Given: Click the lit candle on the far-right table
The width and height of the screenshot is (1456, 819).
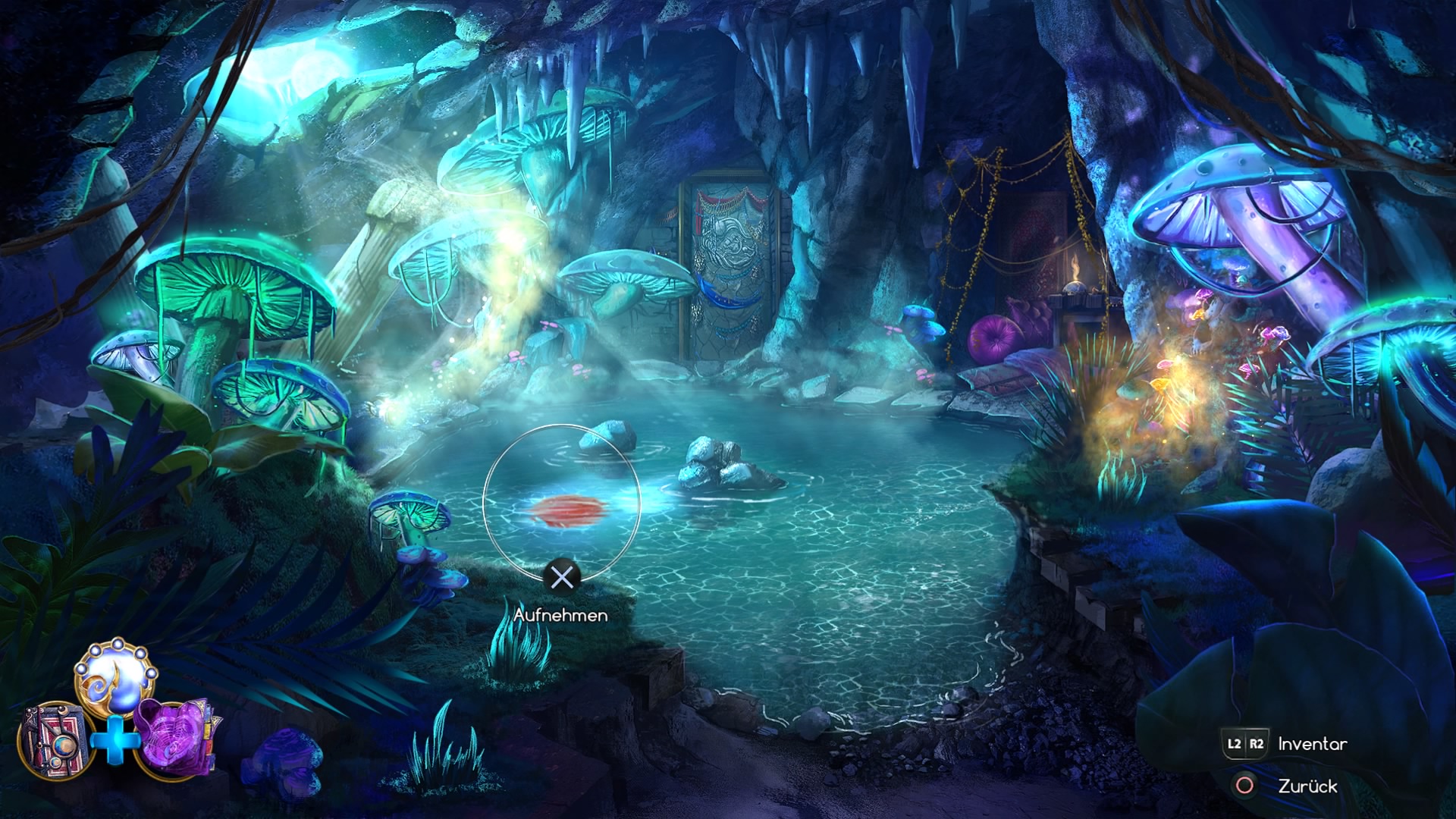Looking at the screenshot, I should click(x=1075, y=271).
